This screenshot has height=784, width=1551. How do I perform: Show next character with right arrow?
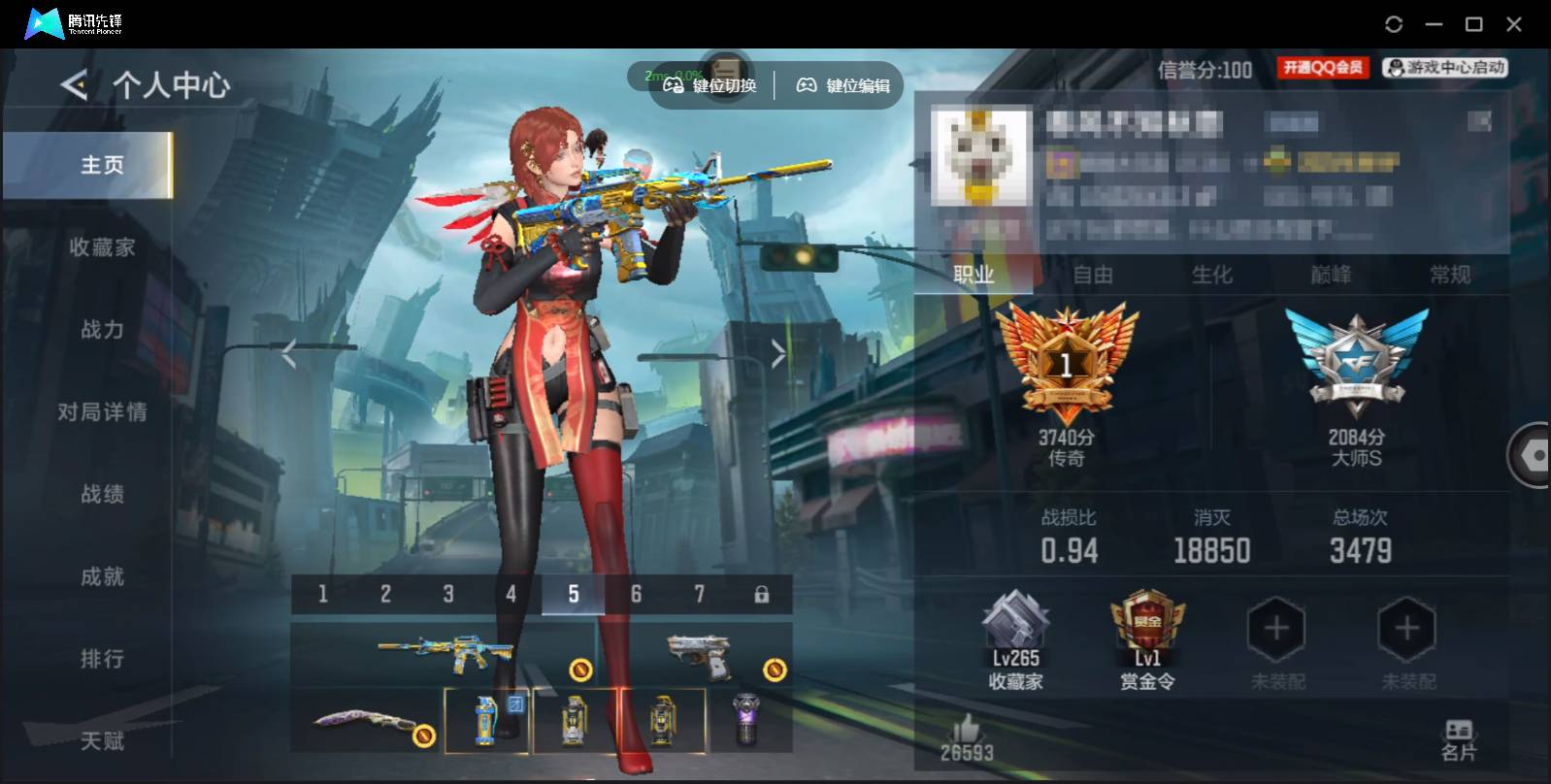coord(776,352)
